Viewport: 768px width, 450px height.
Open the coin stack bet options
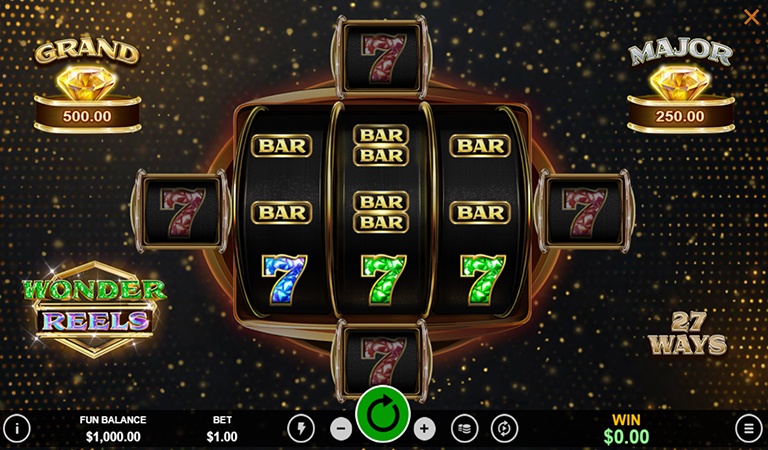point(464,429)
